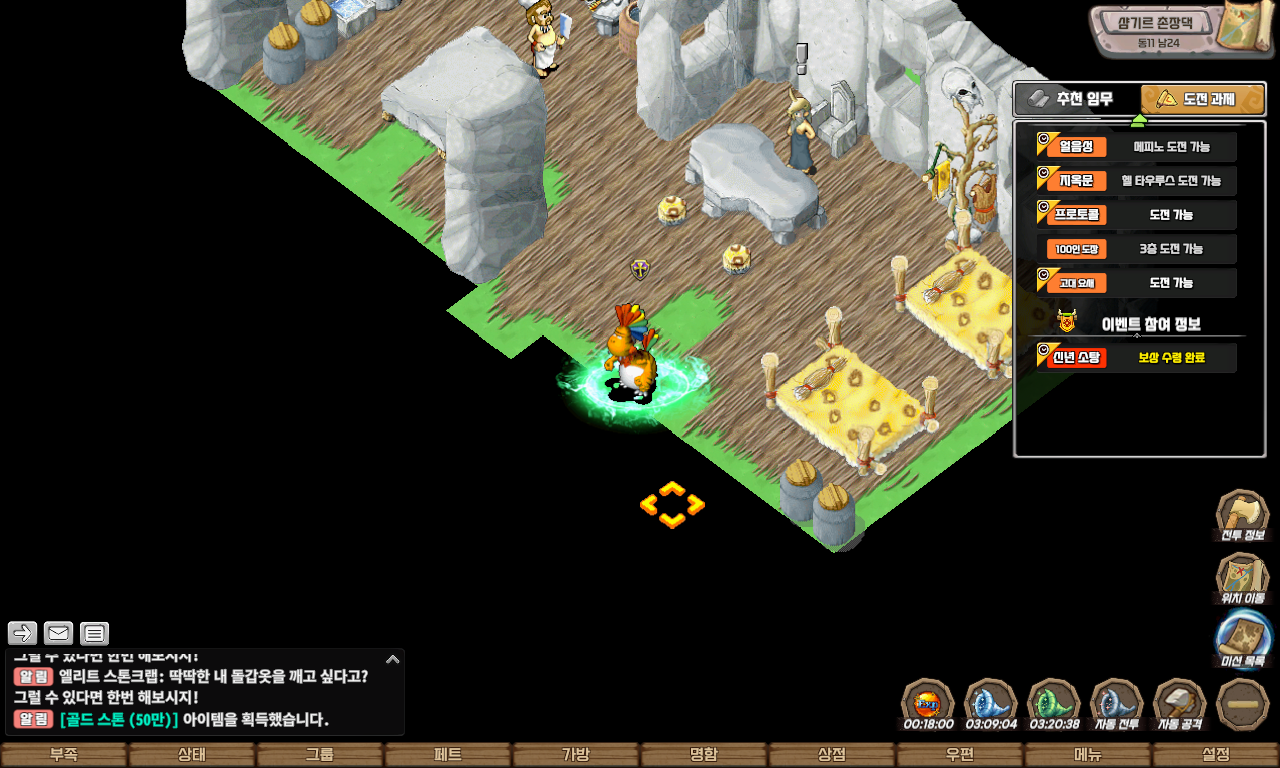The height and width of the screenshot is (768, 1280).
Task: Choose the 얼음성 challenge row
Action: point(1136,147)
